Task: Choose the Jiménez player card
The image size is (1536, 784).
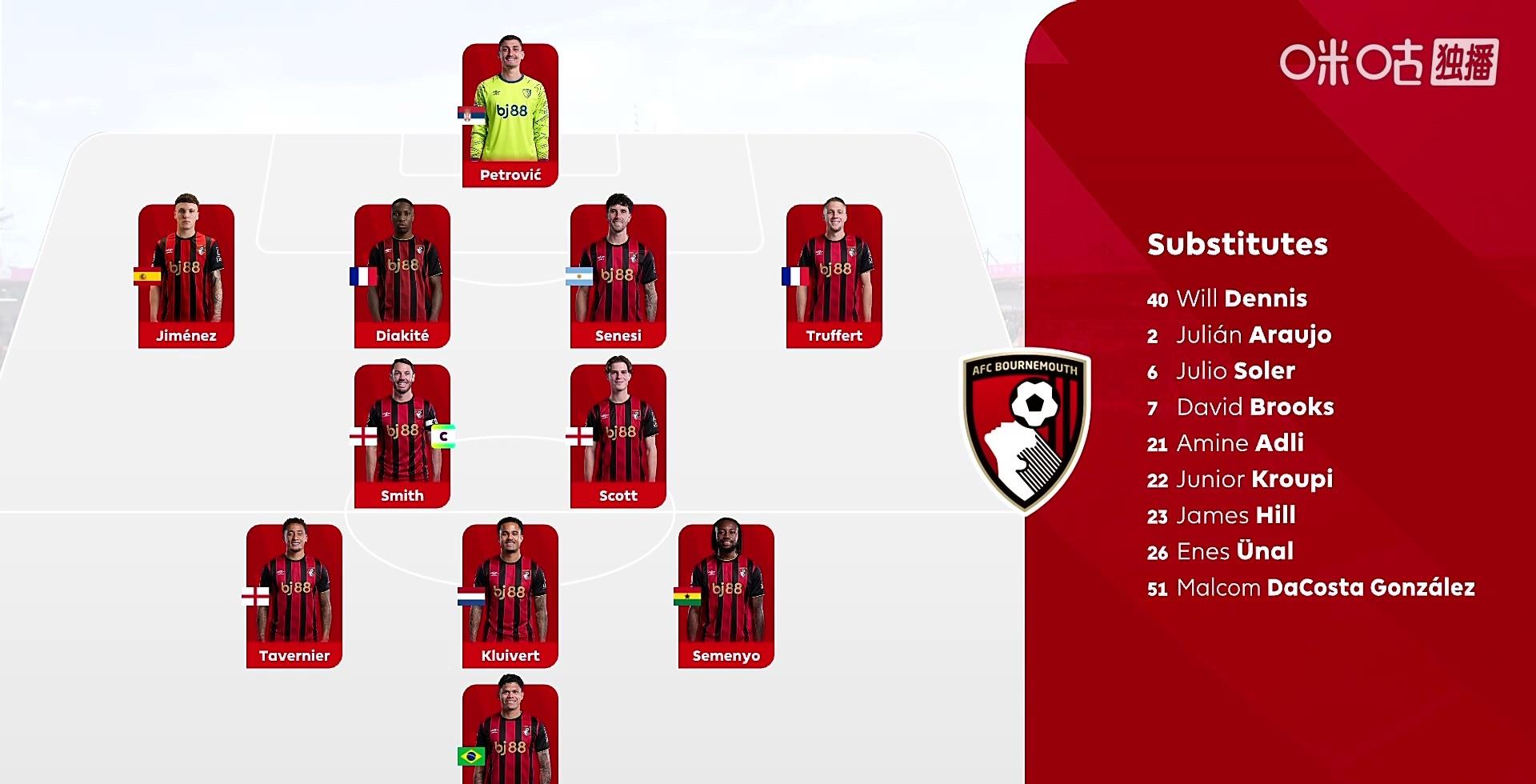Action: coord(186,276)
